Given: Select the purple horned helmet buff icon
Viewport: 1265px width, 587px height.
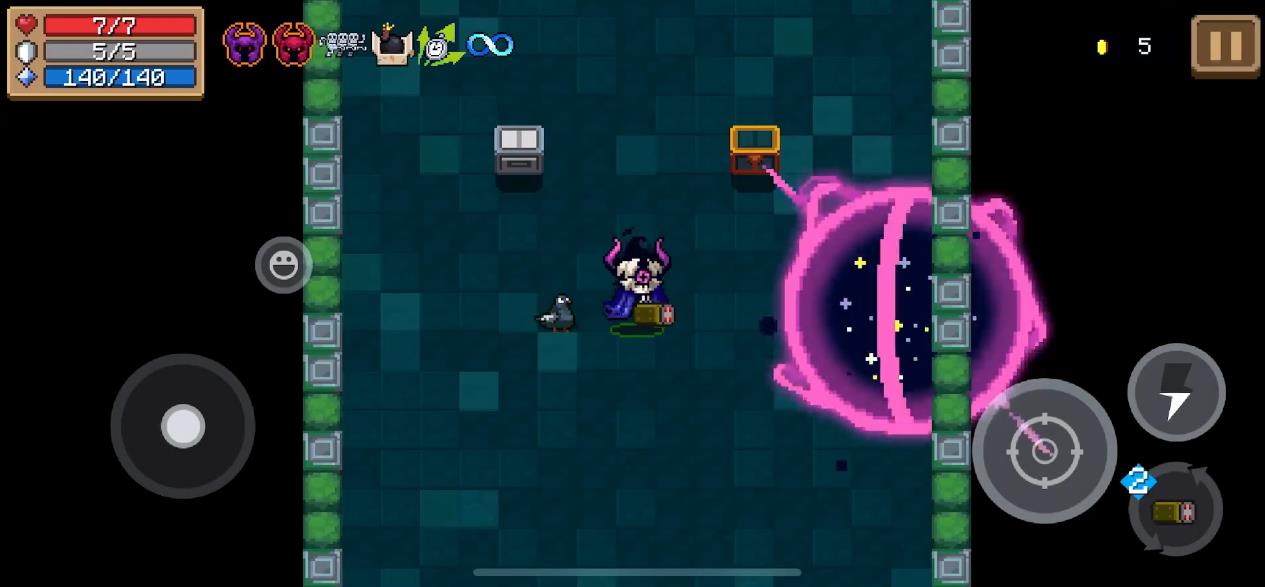Looking at the screenshot, I should [x=245, y=45].
